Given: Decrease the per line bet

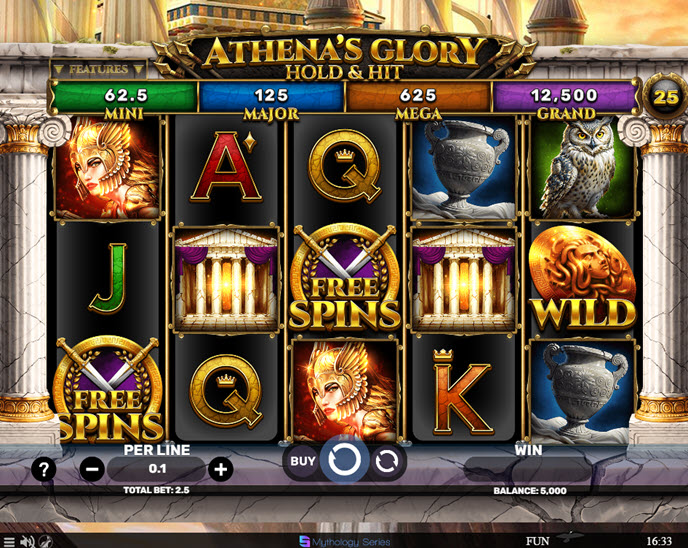Looking at the screenshot, I should click(x=92, y=469).
